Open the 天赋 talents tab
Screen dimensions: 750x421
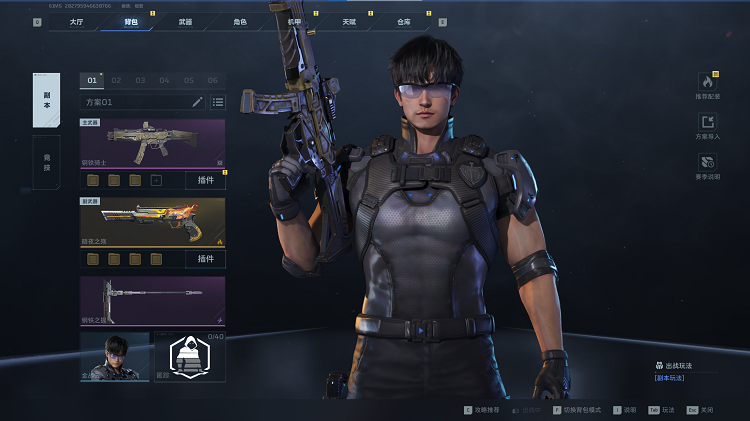click(x=348, y=21)
